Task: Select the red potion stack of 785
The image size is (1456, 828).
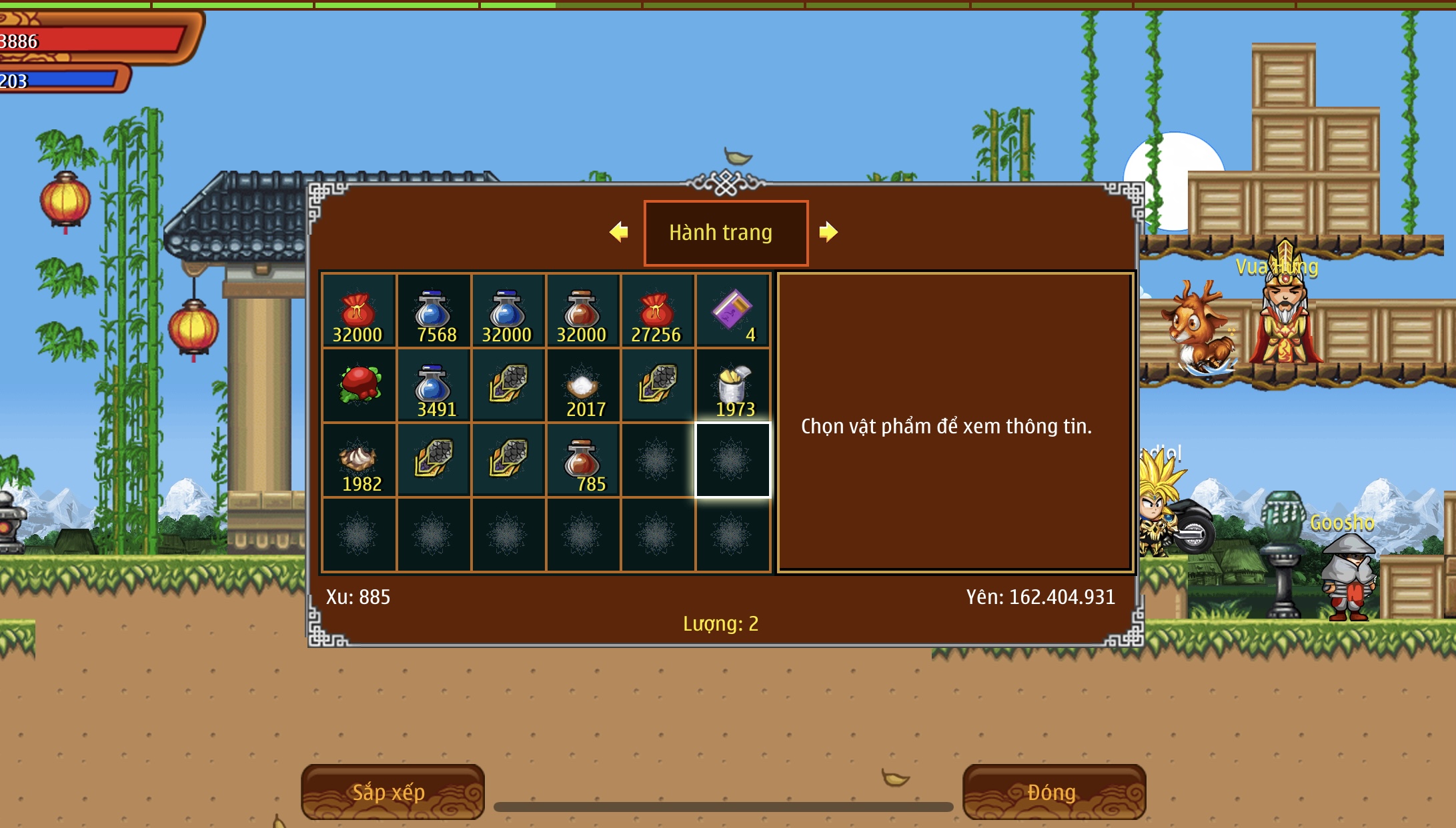Action: point(583,460)
